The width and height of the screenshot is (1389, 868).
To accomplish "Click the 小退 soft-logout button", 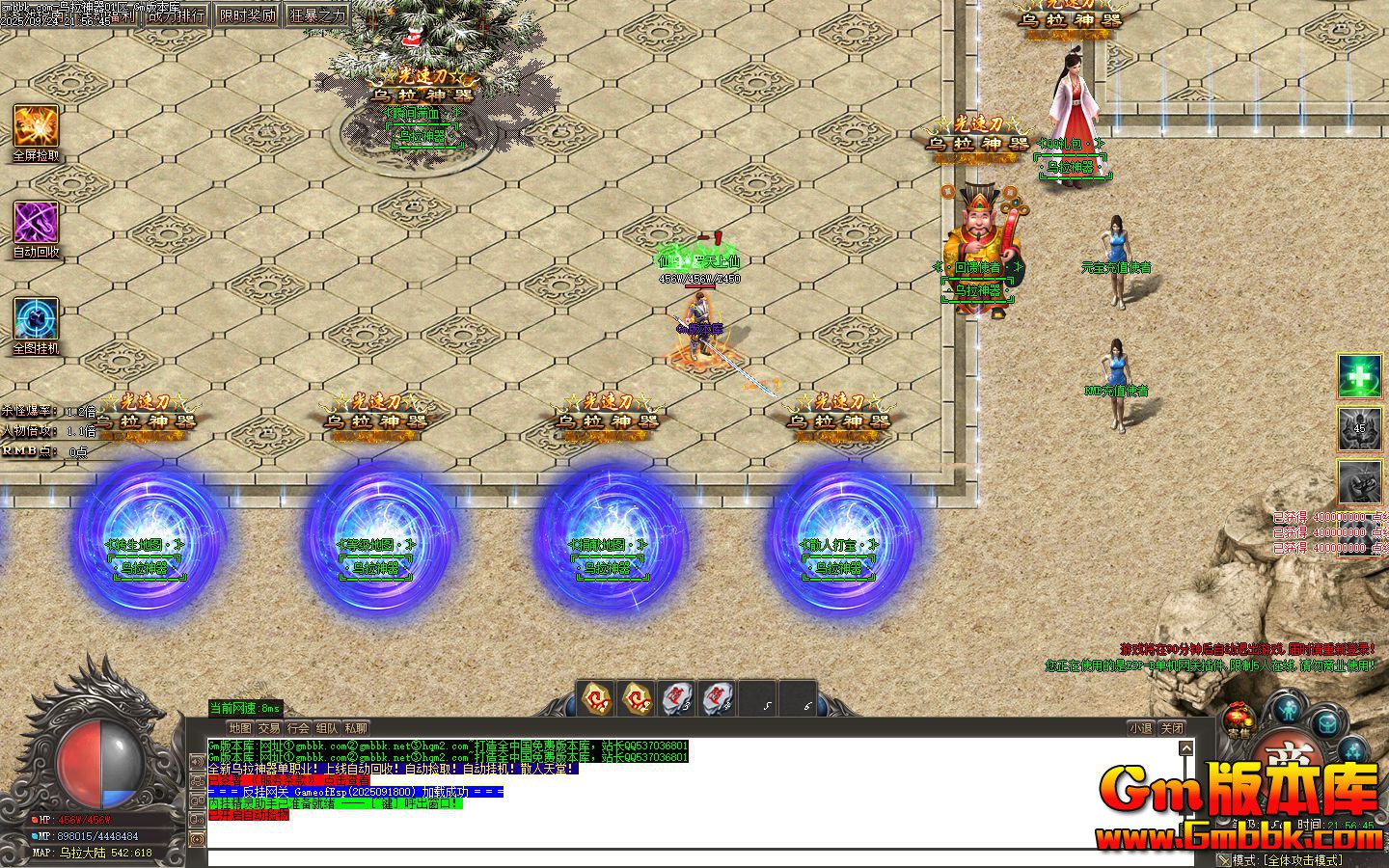I will point(1142,728).
